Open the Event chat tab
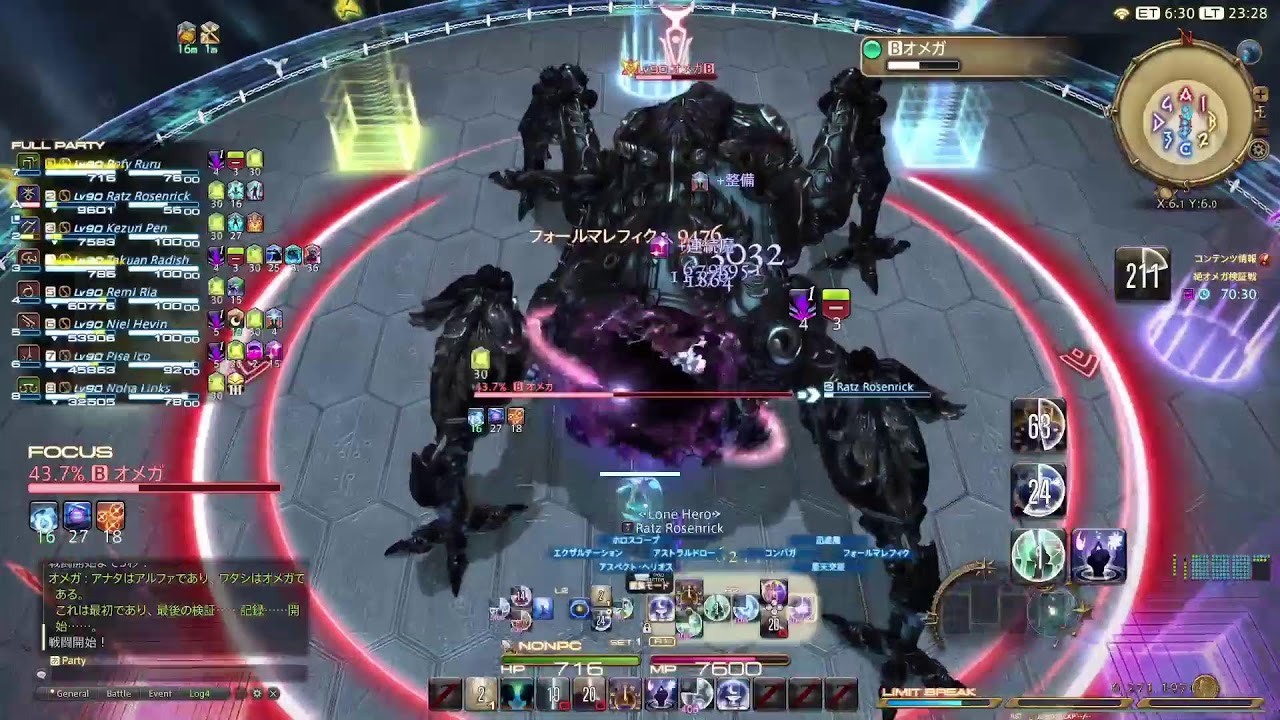Screen dimensions: 1280x720 tap(160, 693)
